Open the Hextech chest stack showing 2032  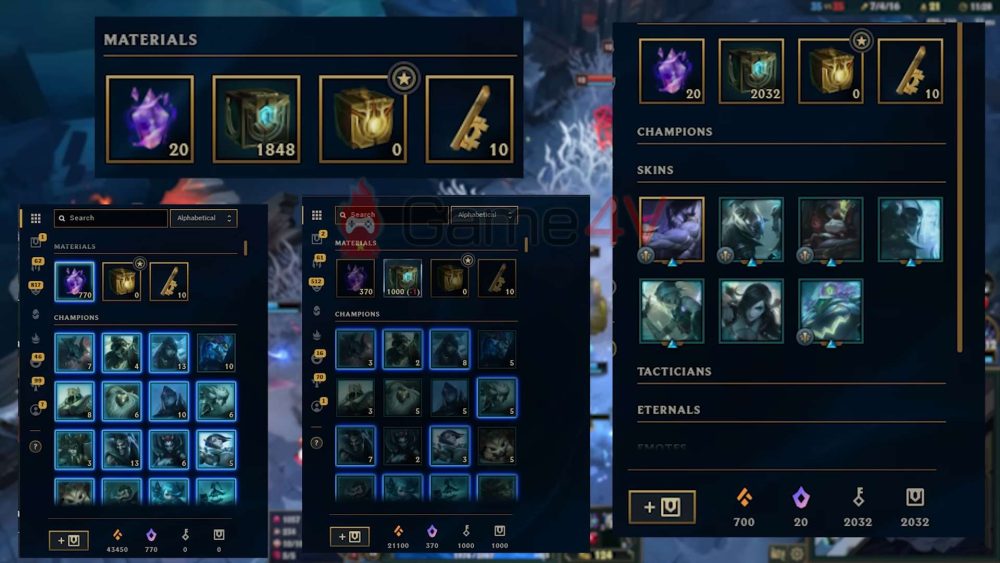tap(752, 71)
